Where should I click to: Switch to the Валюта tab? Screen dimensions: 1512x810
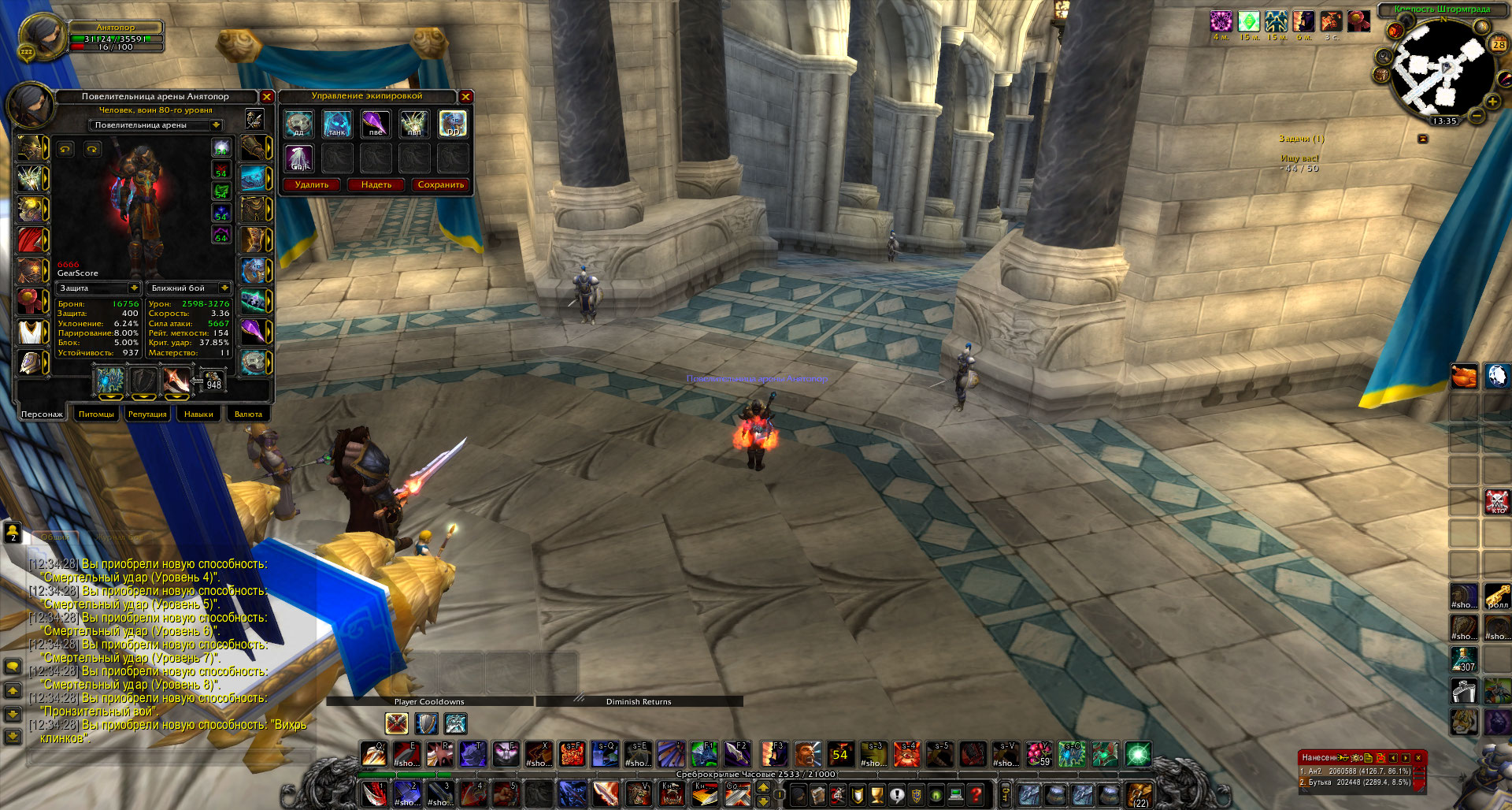248,414
